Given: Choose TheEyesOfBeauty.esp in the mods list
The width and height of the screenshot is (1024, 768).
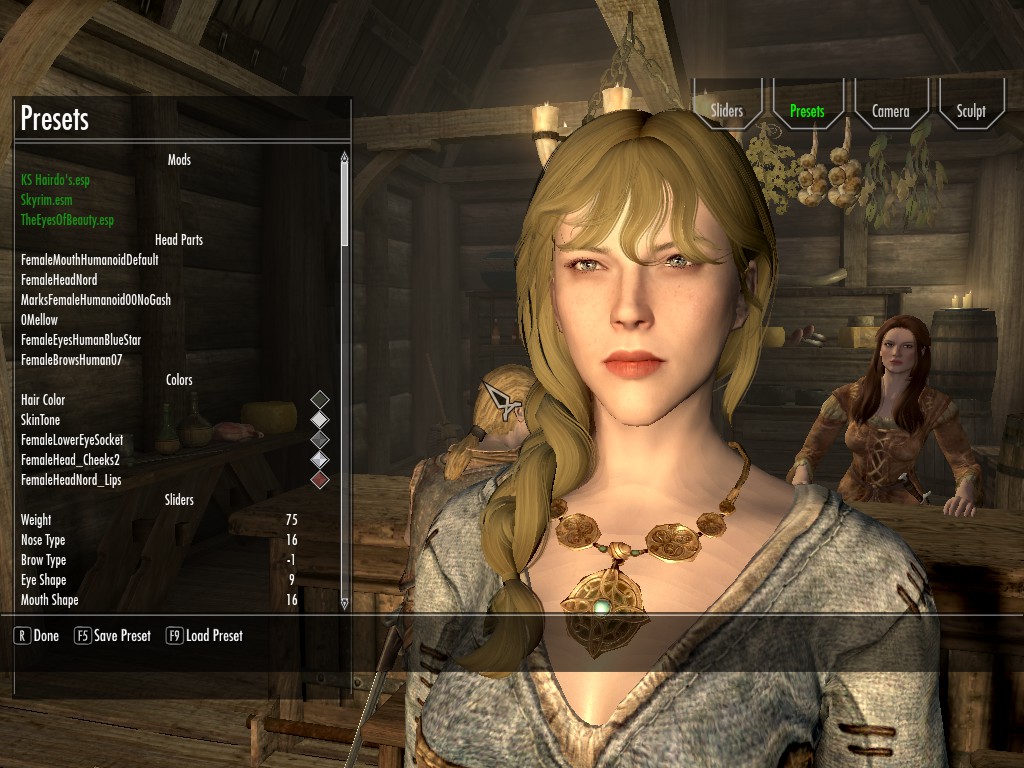Looking at the screenshot, I should (x=67, y=220).
